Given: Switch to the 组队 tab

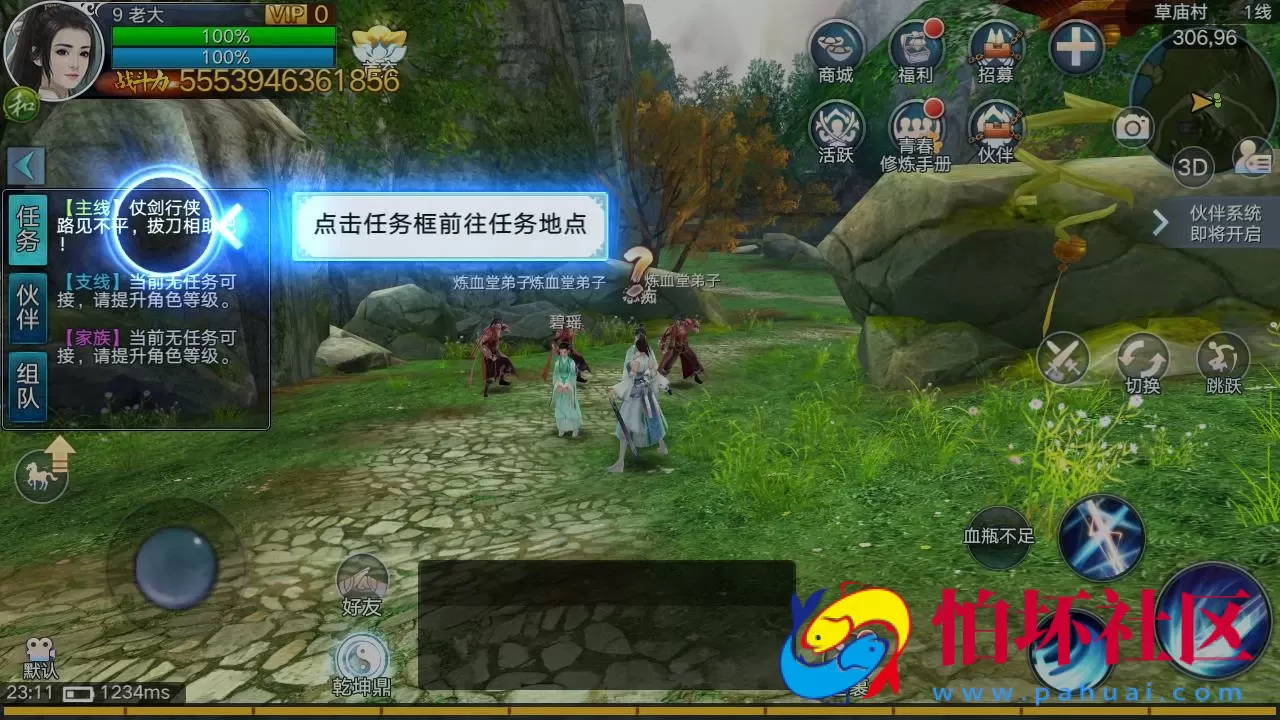Looking at the screenshot, I should tap(27, 379).
